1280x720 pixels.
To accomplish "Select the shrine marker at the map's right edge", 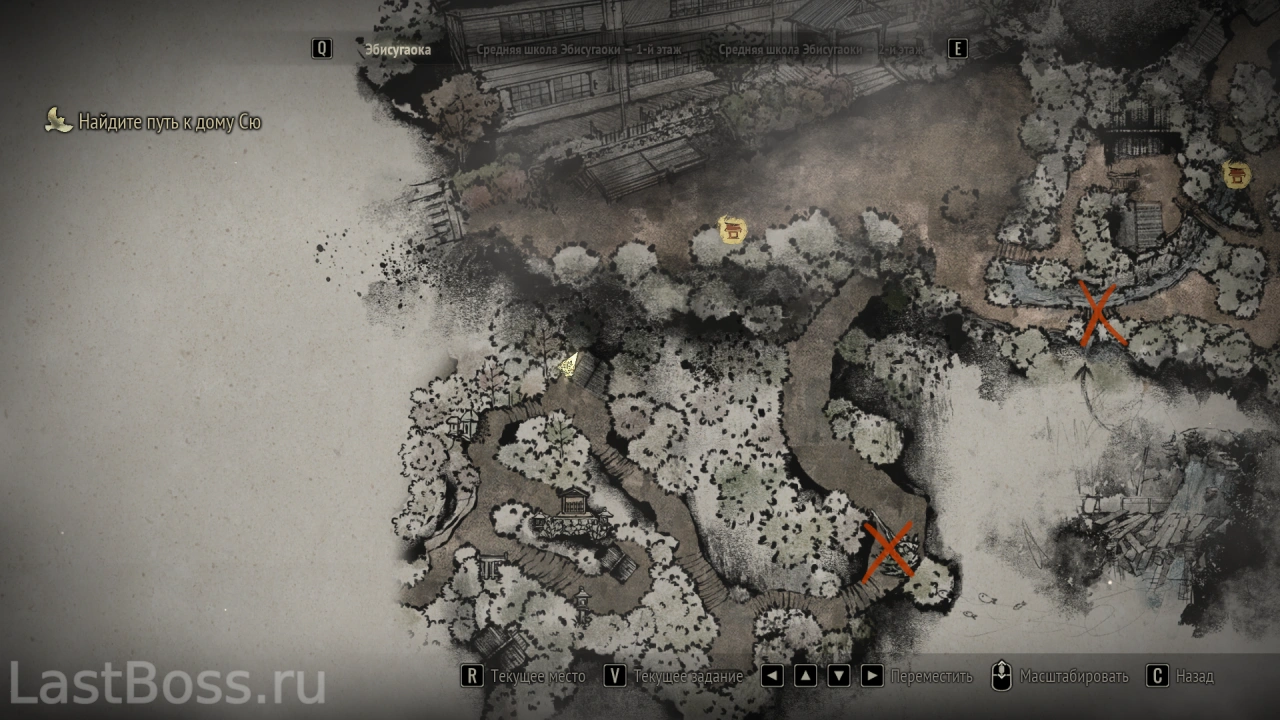I will point(1238,177).
